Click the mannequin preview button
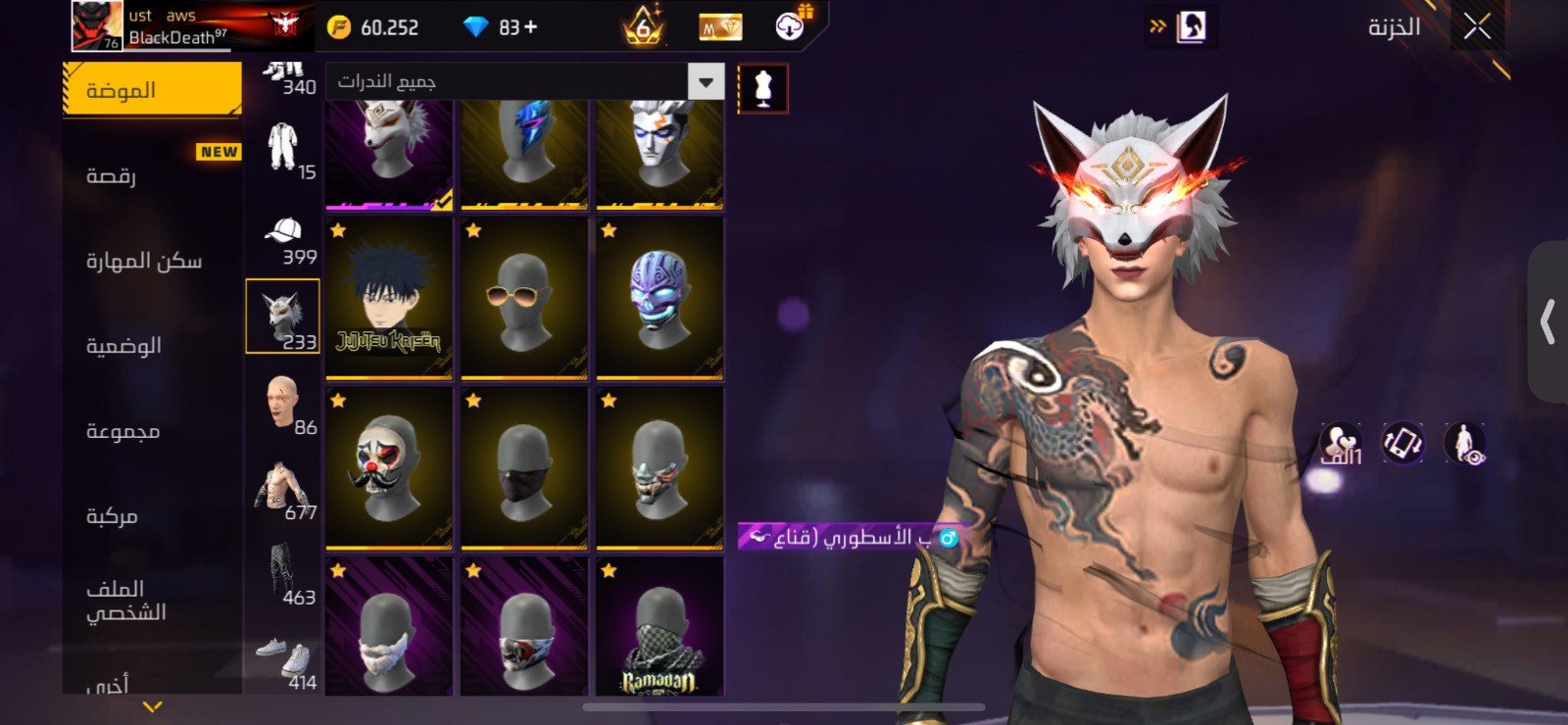This screenshot has height=725, width=1568. click(x=762, y=89)
